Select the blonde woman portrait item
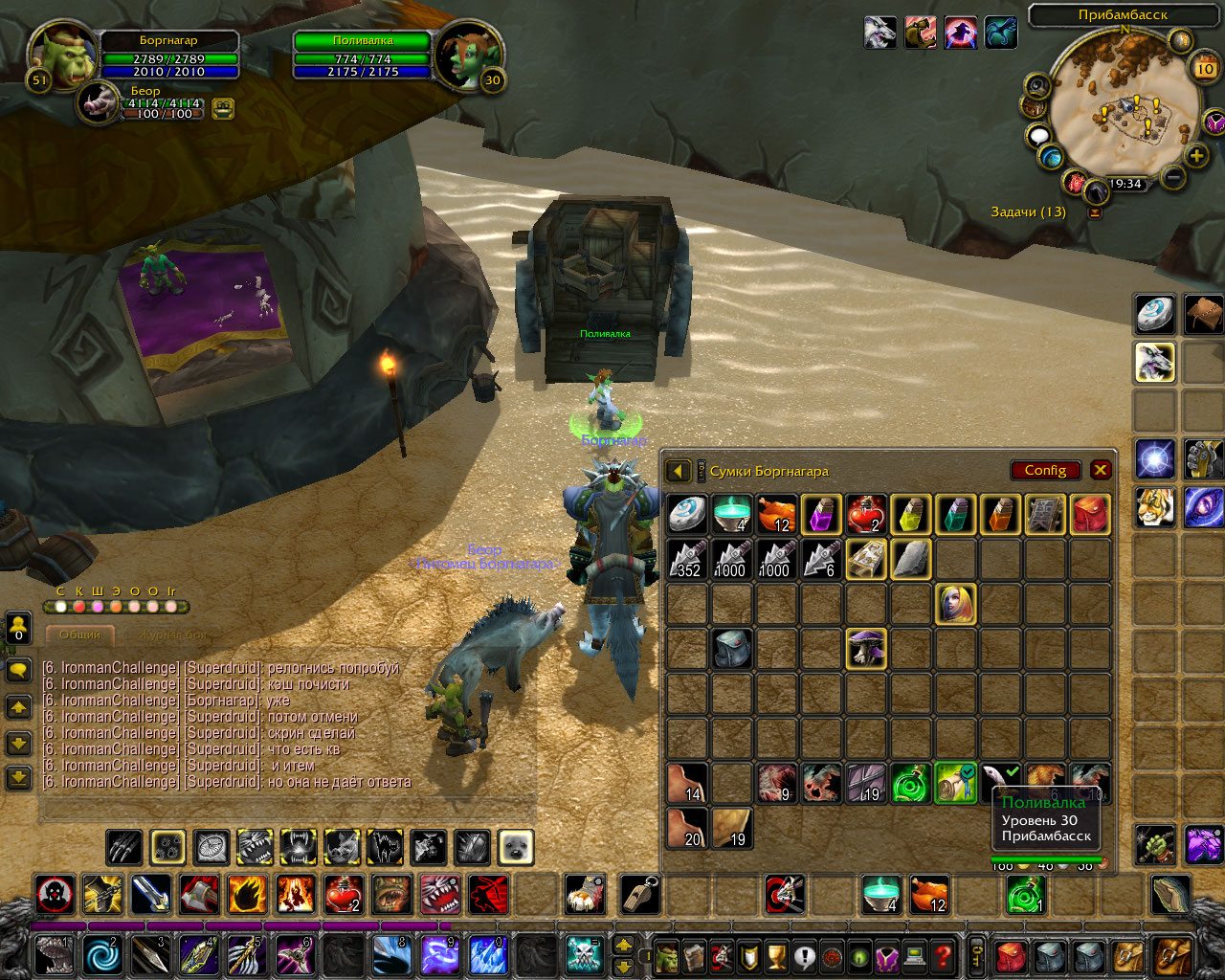1225x980 pixels. coord(955,604)
